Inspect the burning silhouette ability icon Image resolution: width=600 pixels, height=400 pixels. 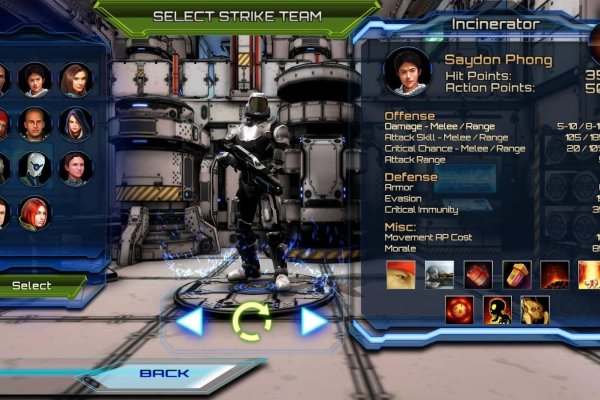pos(497,309)
